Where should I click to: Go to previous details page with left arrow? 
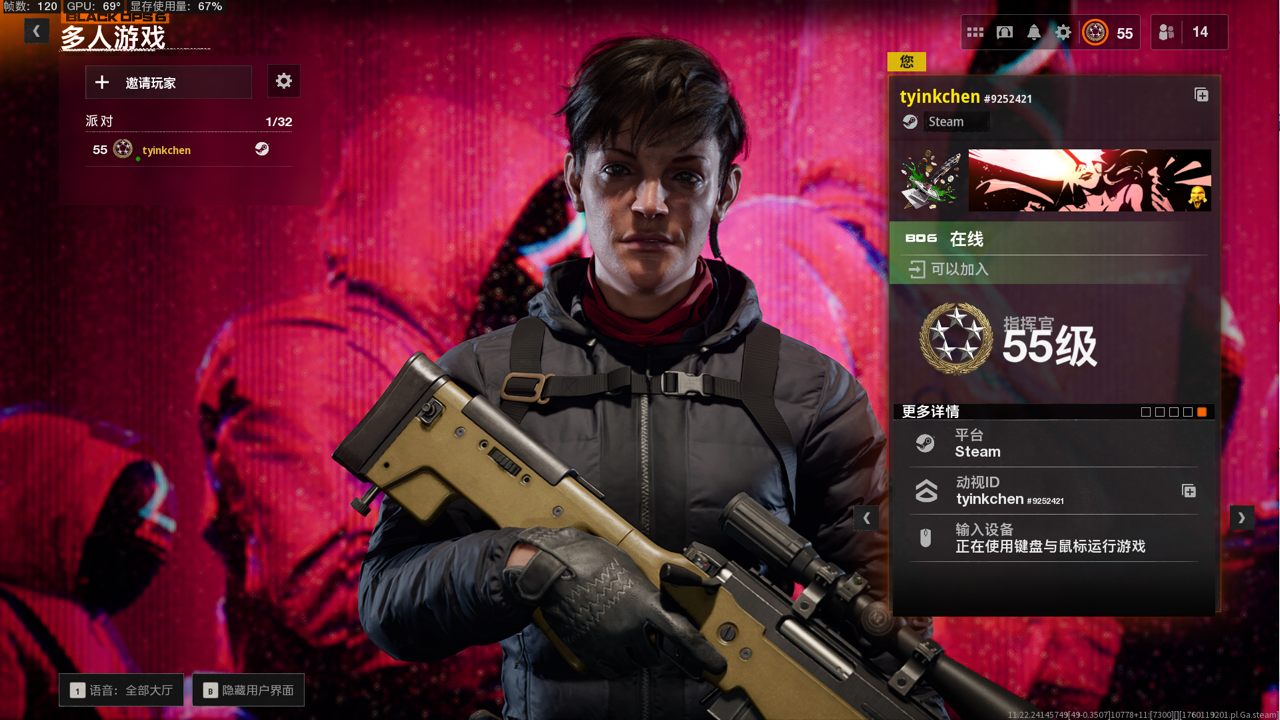coord(866,518)
